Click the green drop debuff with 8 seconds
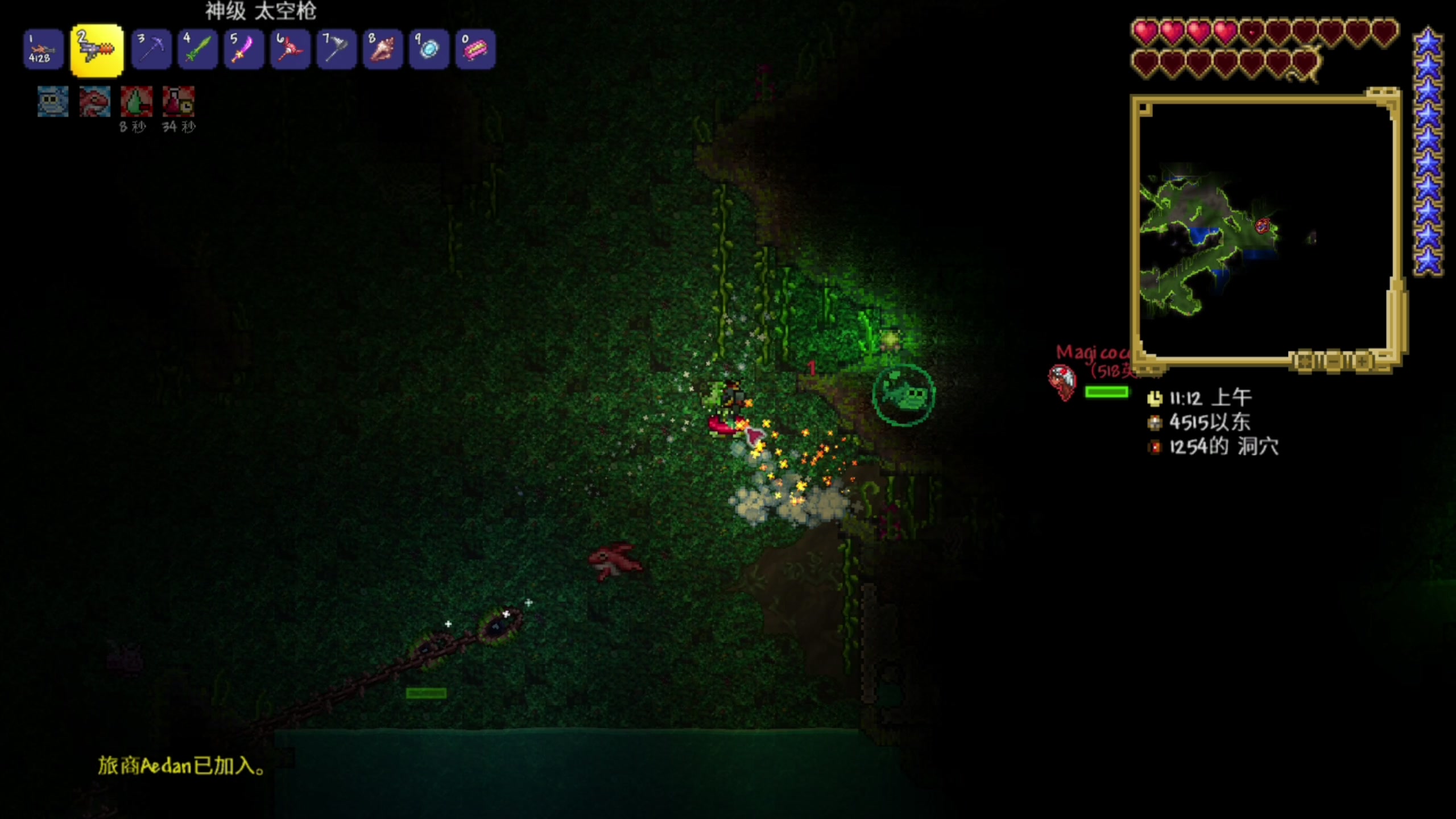This screenshot has width=1456, height=819. click(x=136, y=102)
